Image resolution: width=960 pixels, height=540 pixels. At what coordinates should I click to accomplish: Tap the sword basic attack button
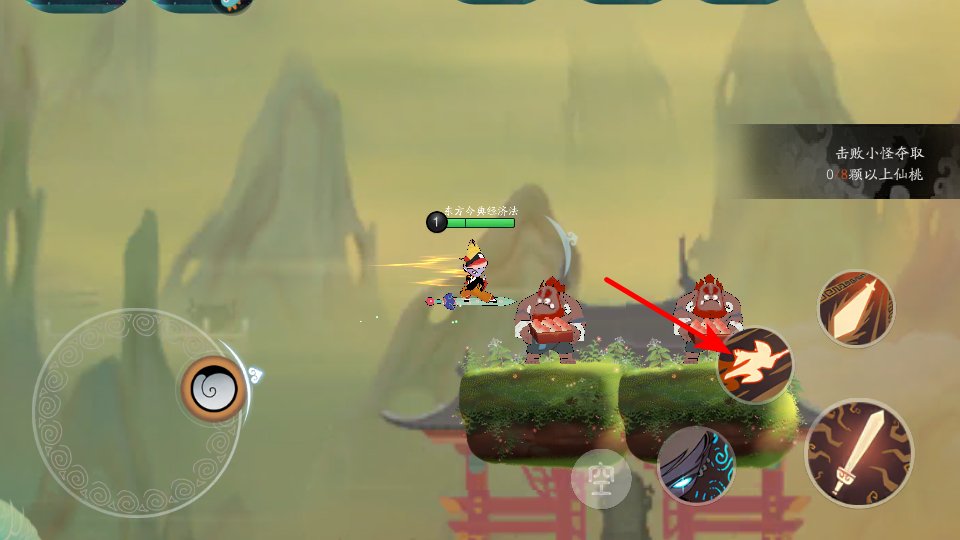859,453
